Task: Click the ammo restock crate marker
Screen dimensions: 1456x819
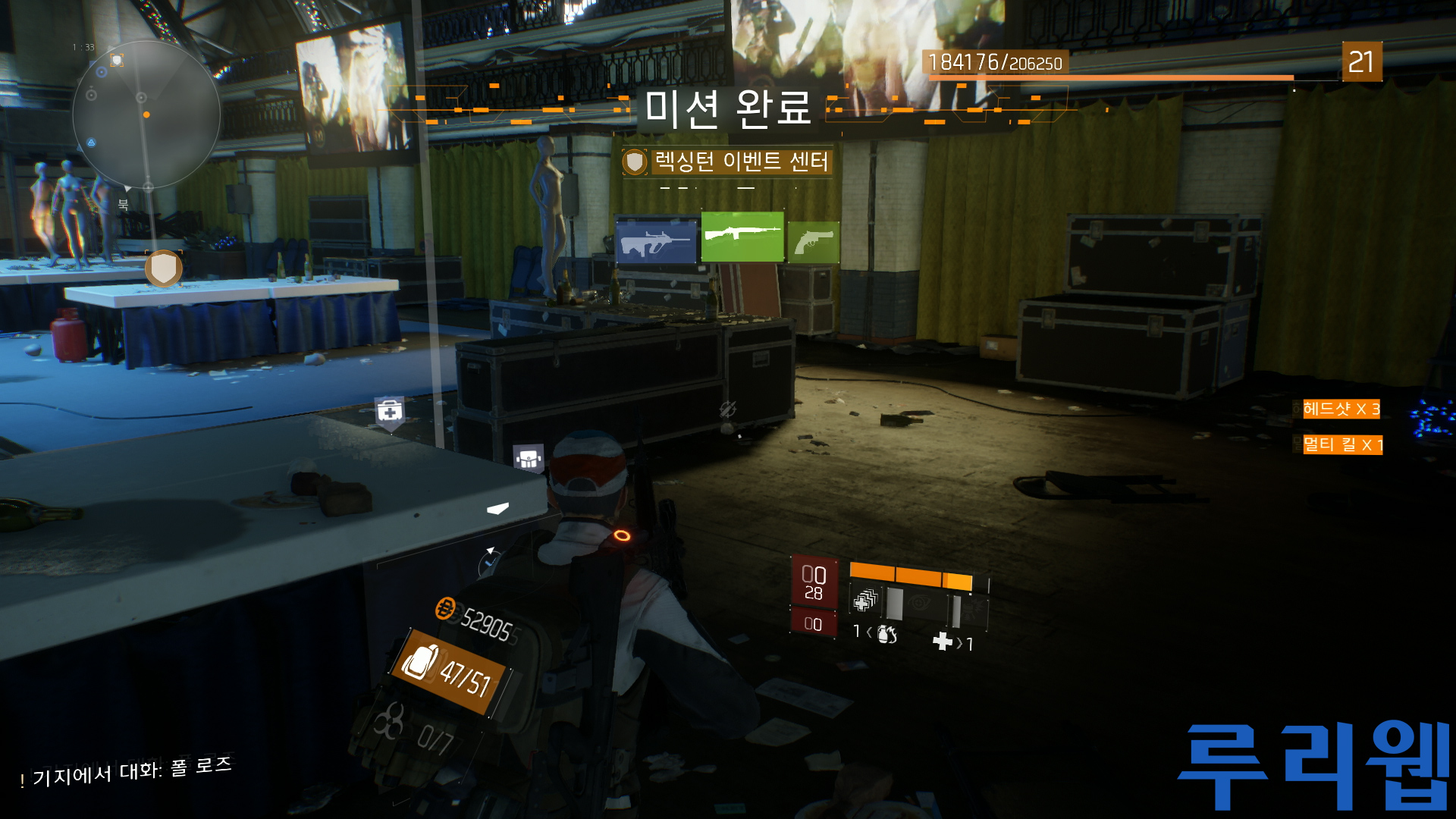Action: [x=528, y=458]
